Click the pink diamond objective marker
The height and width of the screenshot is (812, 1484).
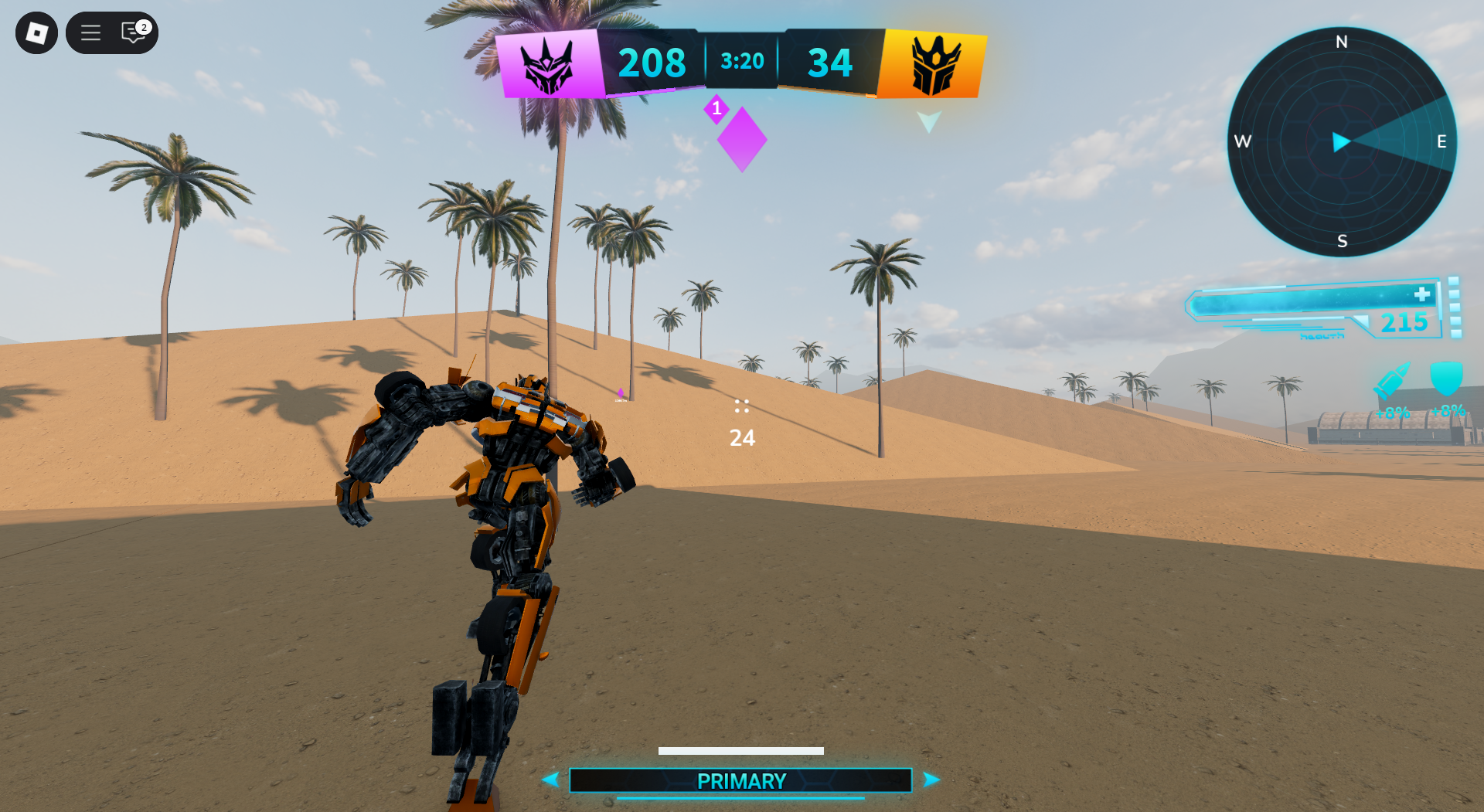coord(740,139)
